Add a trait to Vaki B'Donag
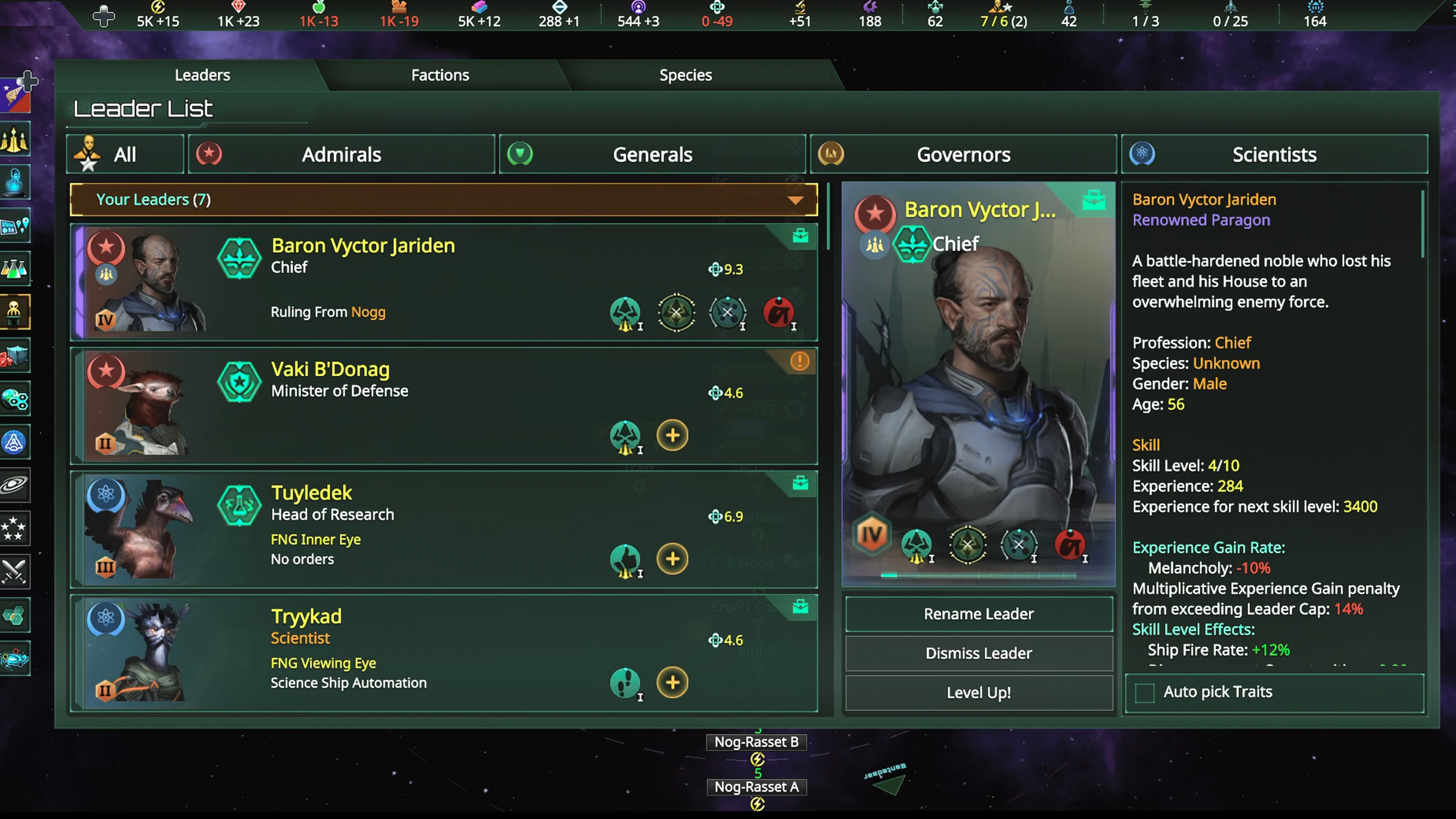1456x819 pixels. 672,435
